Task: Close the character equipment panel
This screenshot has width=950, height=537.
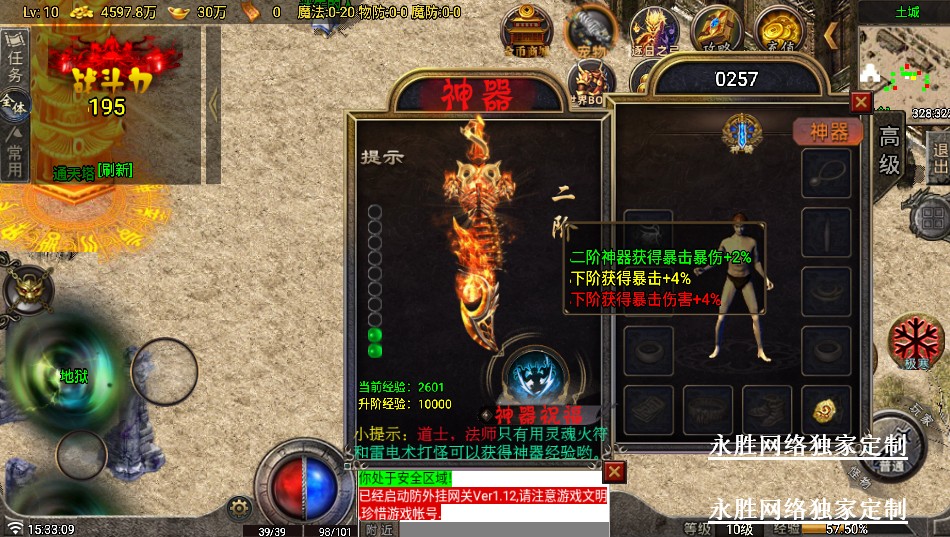Action: (860, 102)
